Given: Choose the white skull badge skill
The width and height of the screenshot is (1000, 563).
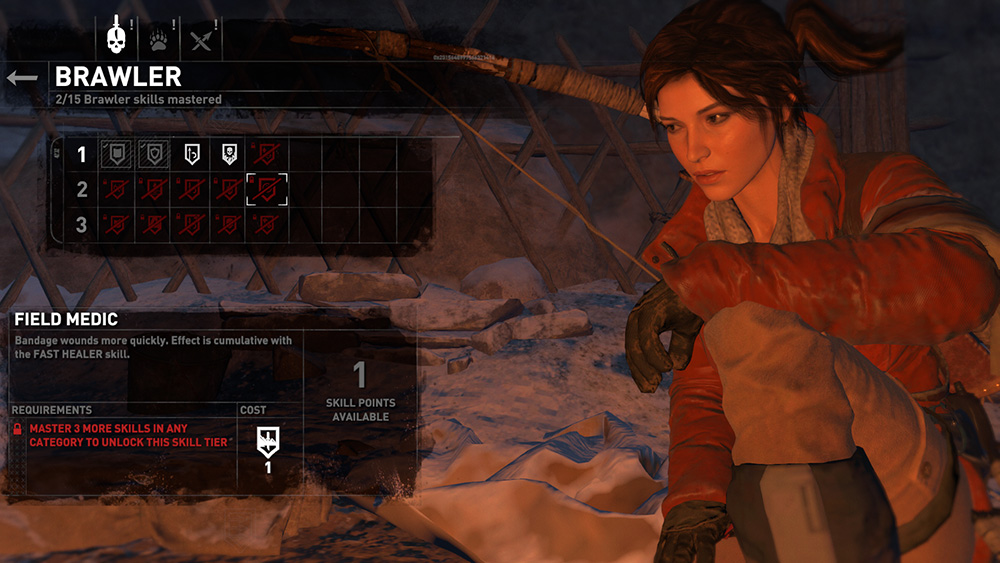Looking at the screenshot, I should coord(230,154).
